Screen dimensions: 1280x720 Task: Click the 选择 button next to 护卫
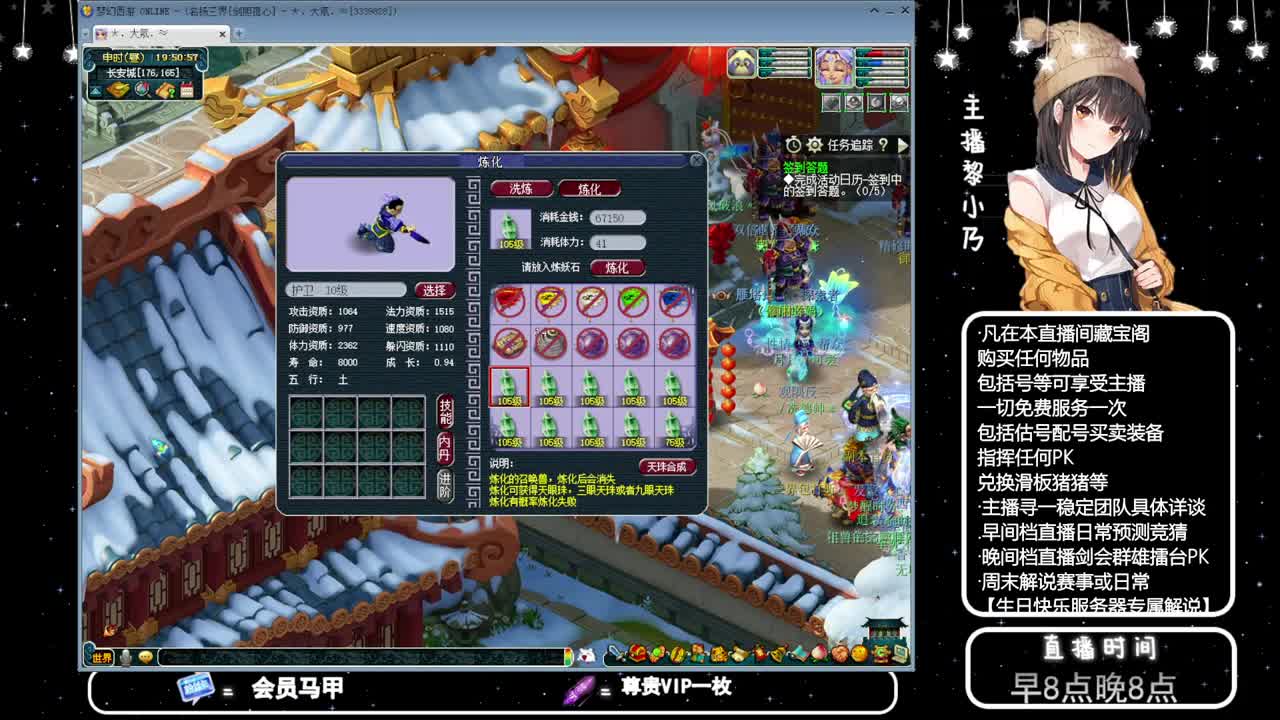(x=434, y=289)
